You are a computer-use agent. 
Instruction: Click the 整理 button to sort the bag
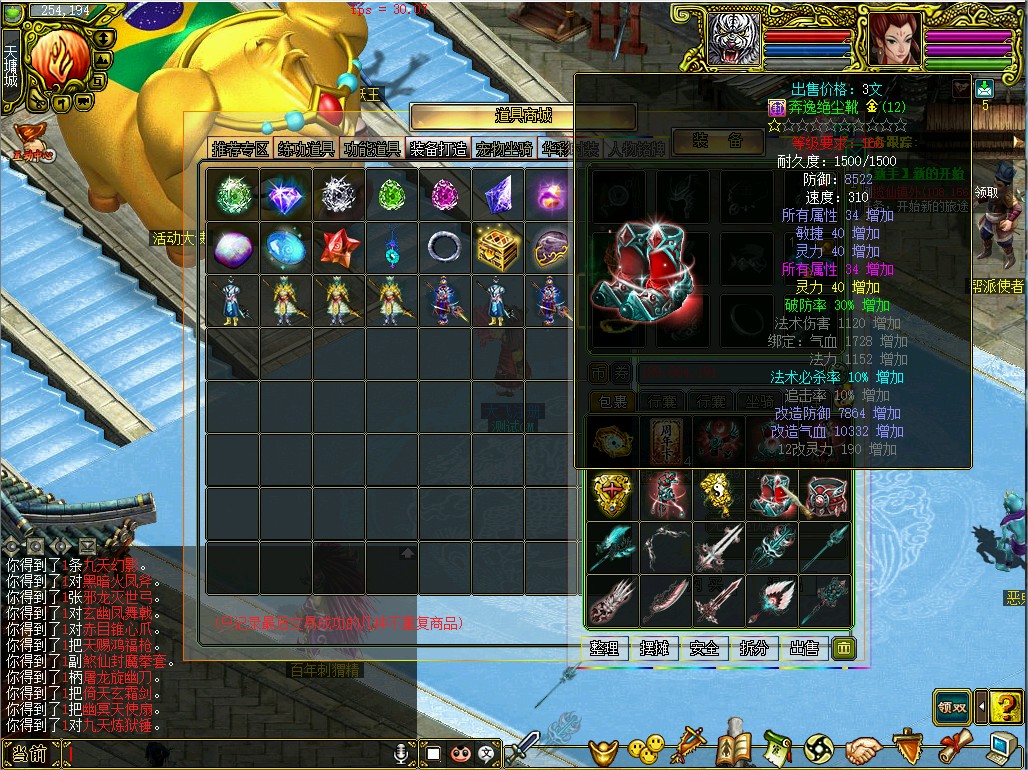[605, 648]
